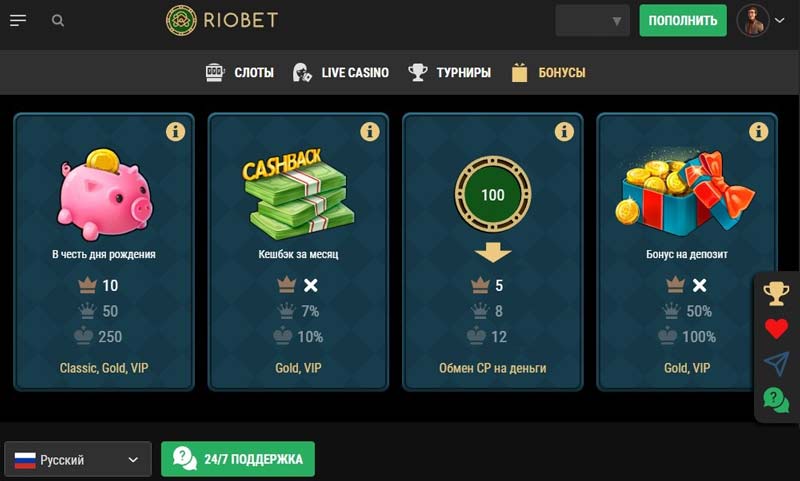Click the trophy icon in the side panel

coord(776,293)
